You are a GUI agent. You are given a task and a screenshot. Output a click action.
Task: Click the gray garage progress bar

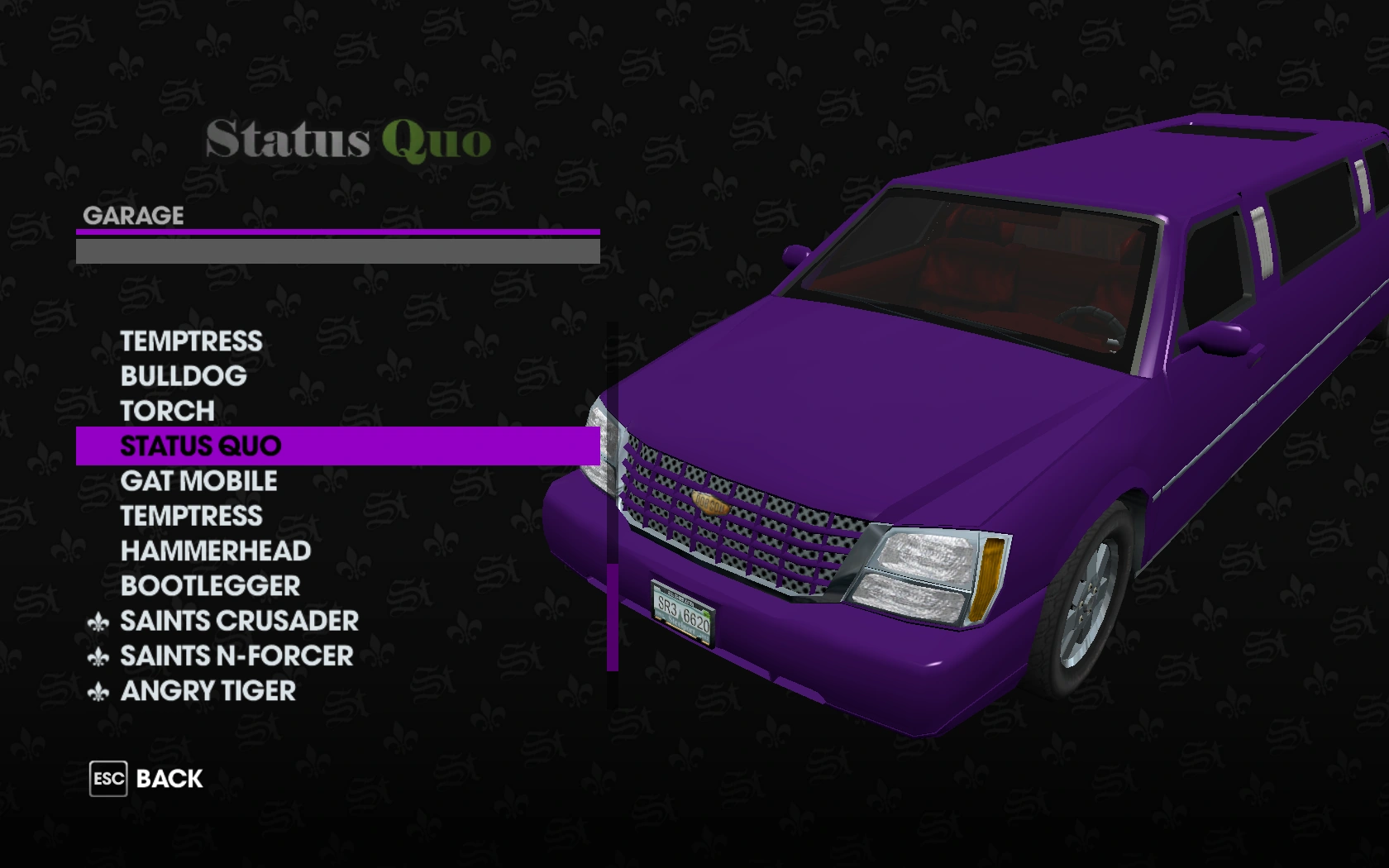[339, 249]
